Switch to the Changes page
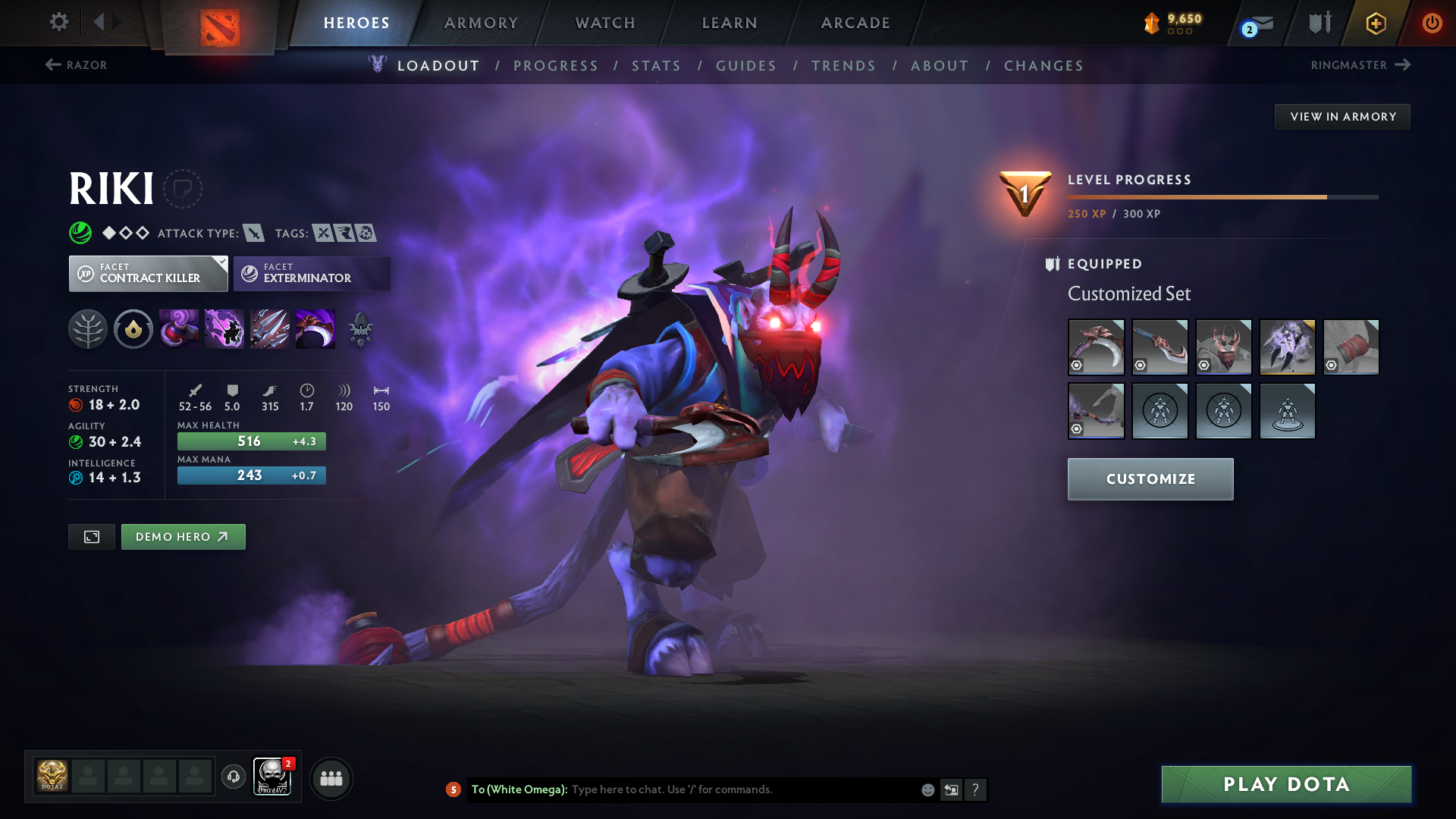 1043,66
